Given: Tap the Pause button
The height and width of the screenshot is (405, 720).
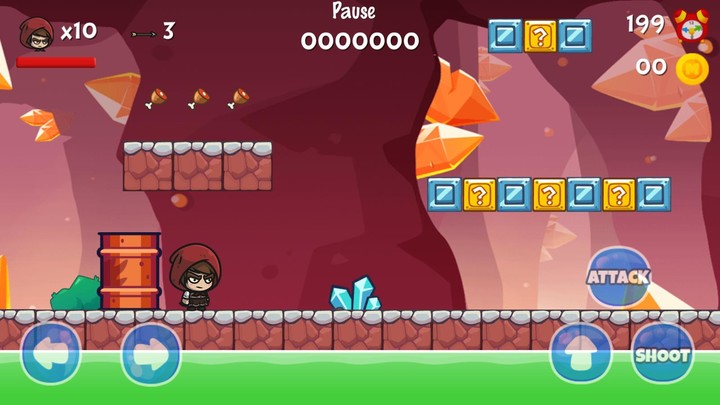Looking at the screenshot, I should coord(354,12).
